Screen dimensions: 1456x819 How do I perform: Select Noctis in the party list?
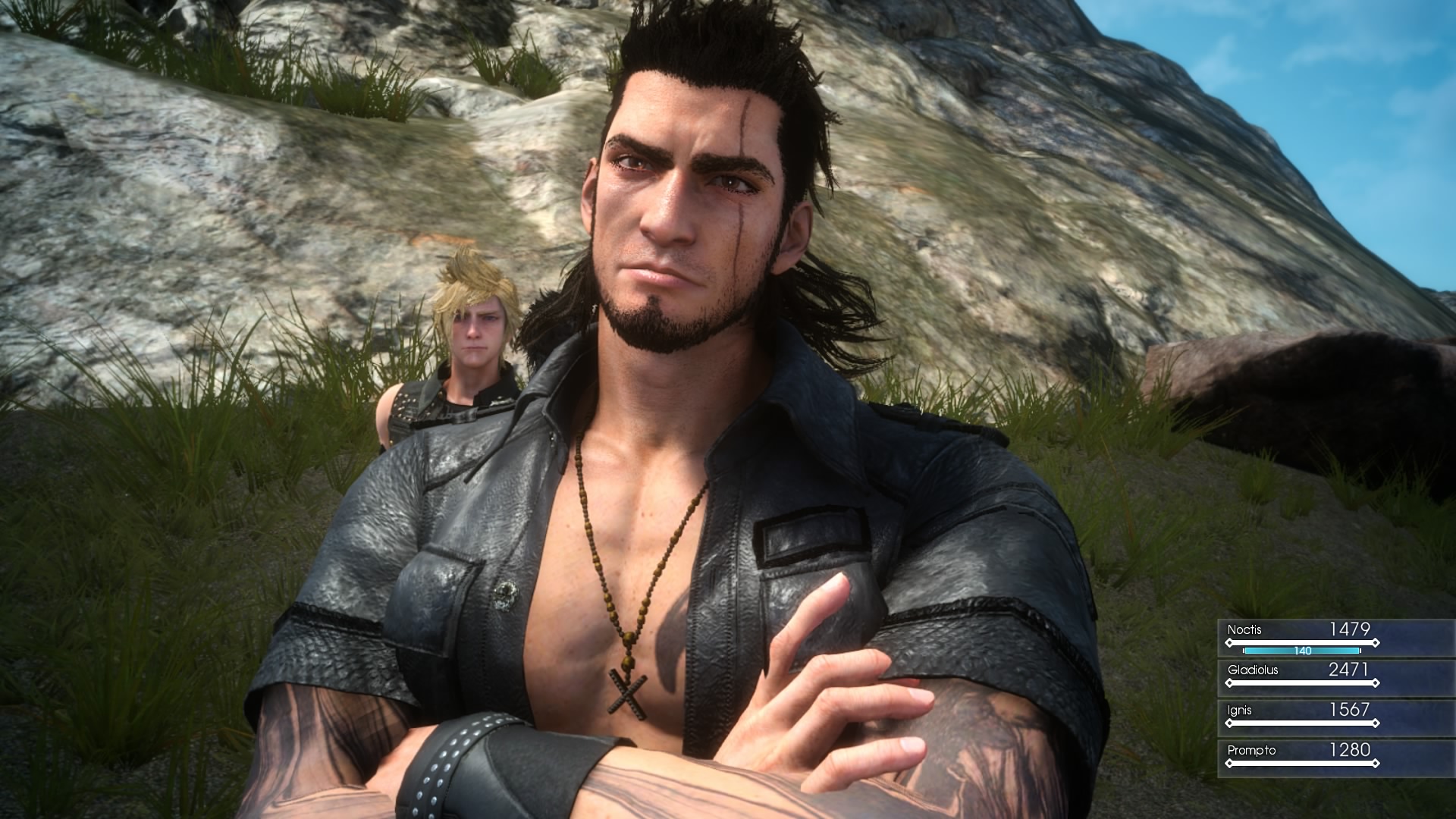[1301, 635]
